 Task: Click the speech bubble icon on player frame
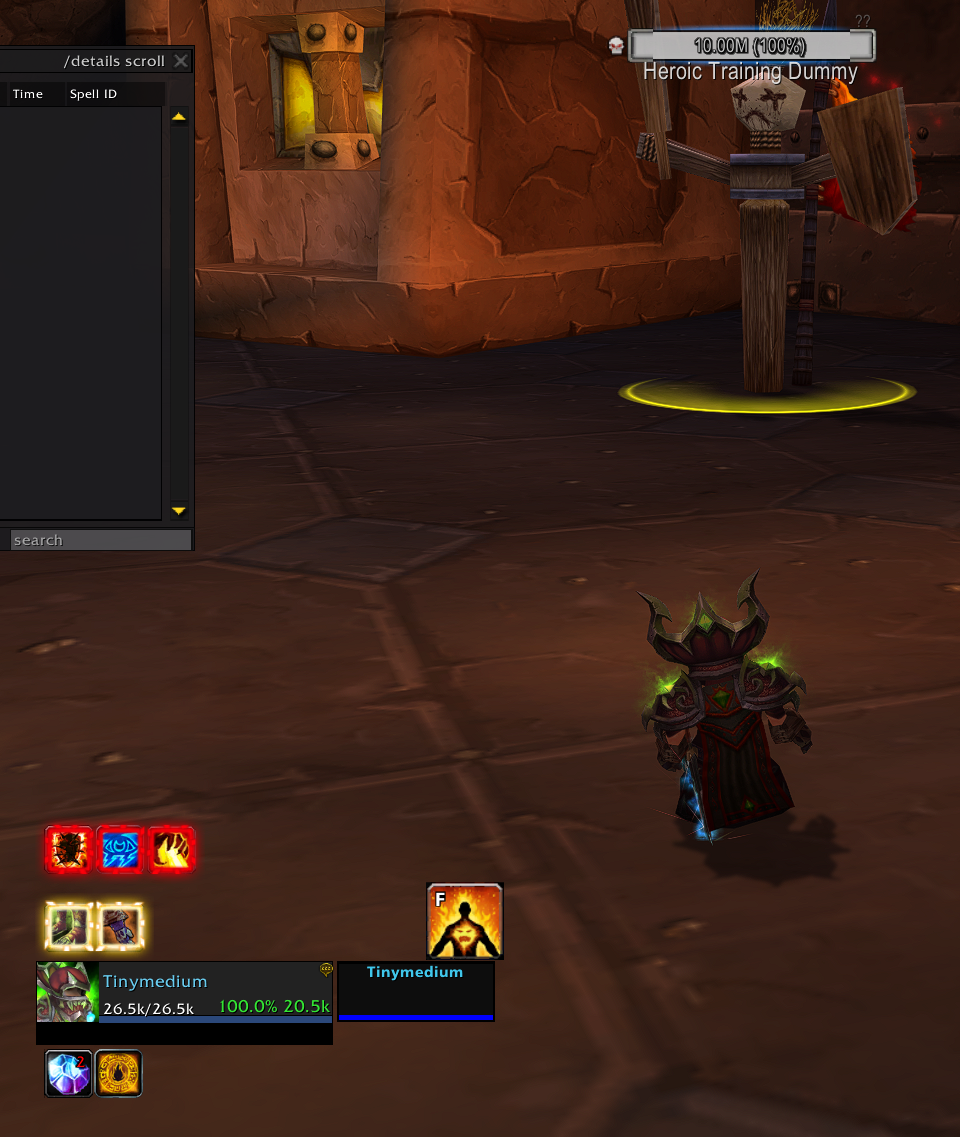pos(326,969)
